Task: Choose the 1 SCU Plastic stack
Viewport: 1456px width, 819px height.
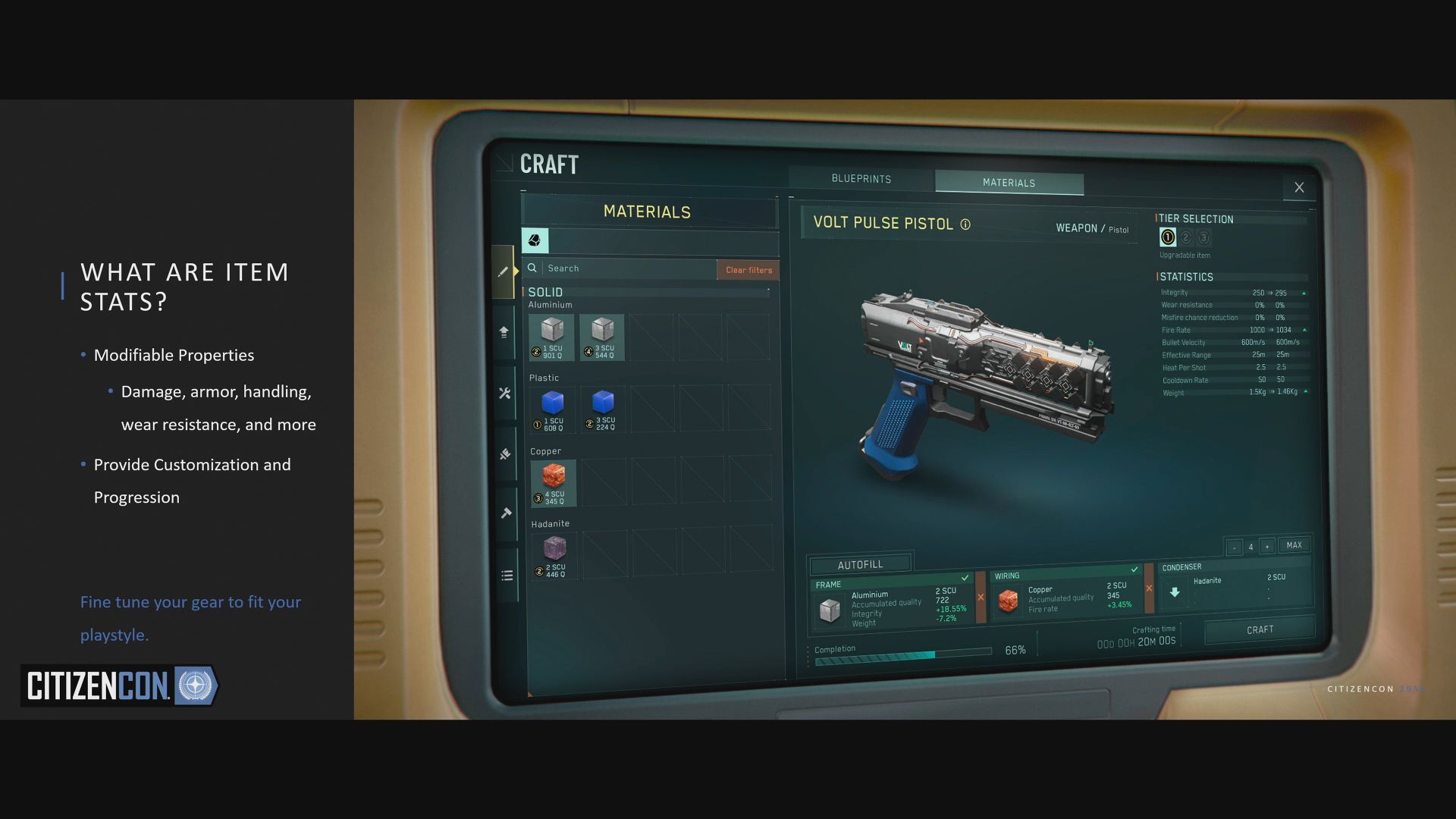Action: click(553, 409)
